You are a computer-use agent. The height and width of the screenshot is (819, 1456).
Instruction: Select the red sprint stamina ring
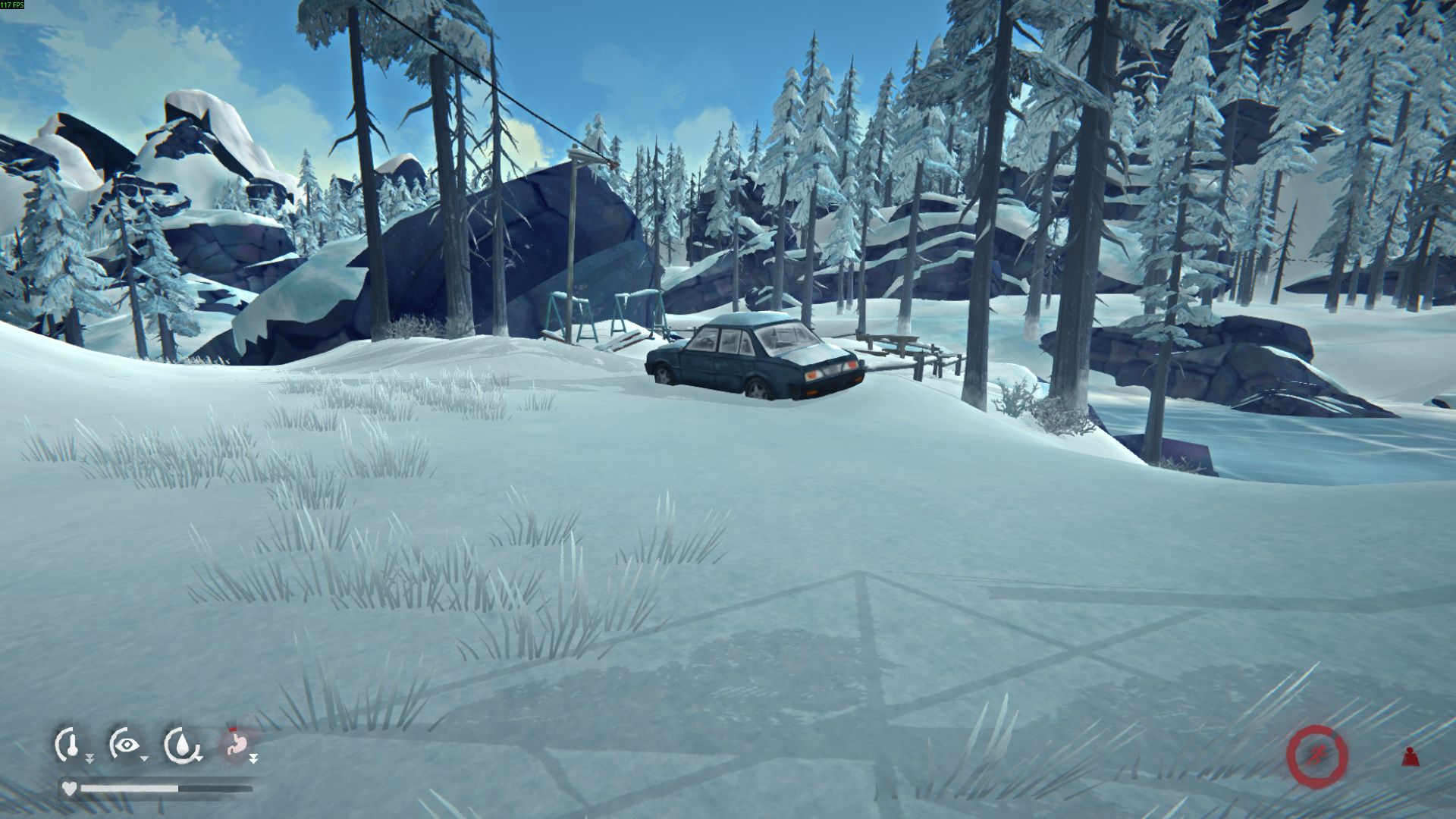1317,755
